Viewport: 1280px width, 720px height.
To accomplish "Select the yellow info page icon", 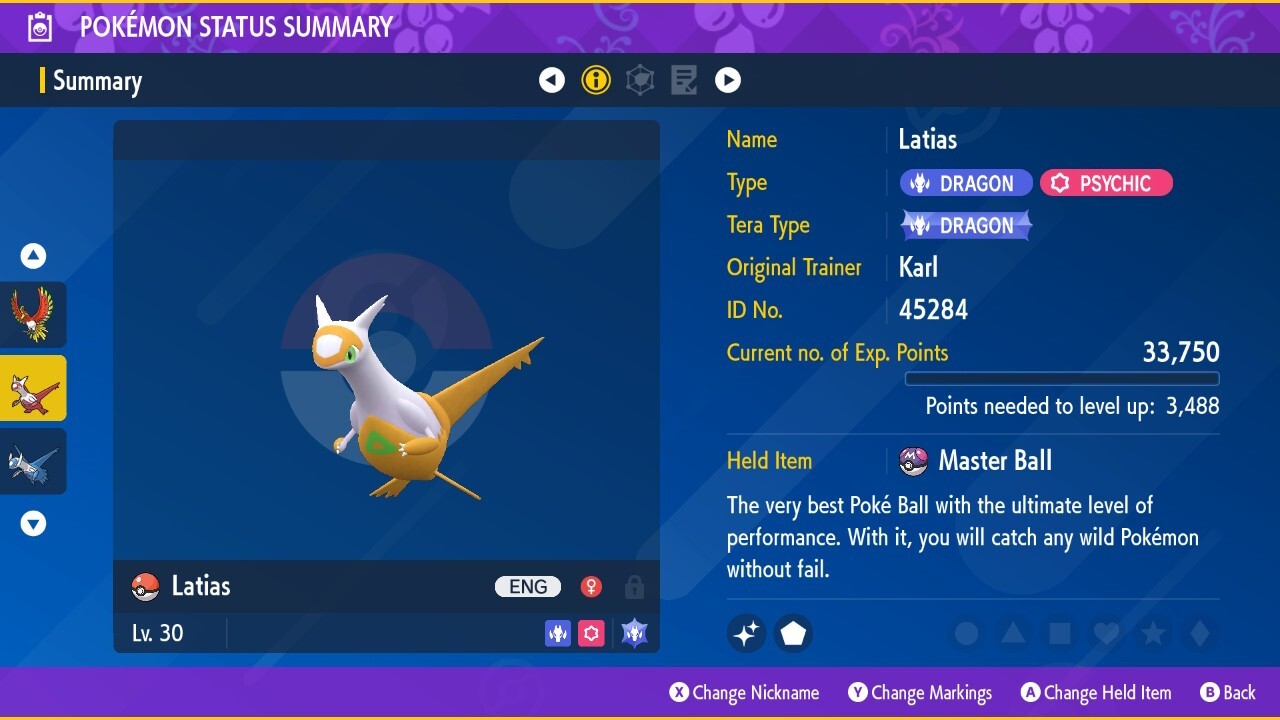I will tap(596, 80).
